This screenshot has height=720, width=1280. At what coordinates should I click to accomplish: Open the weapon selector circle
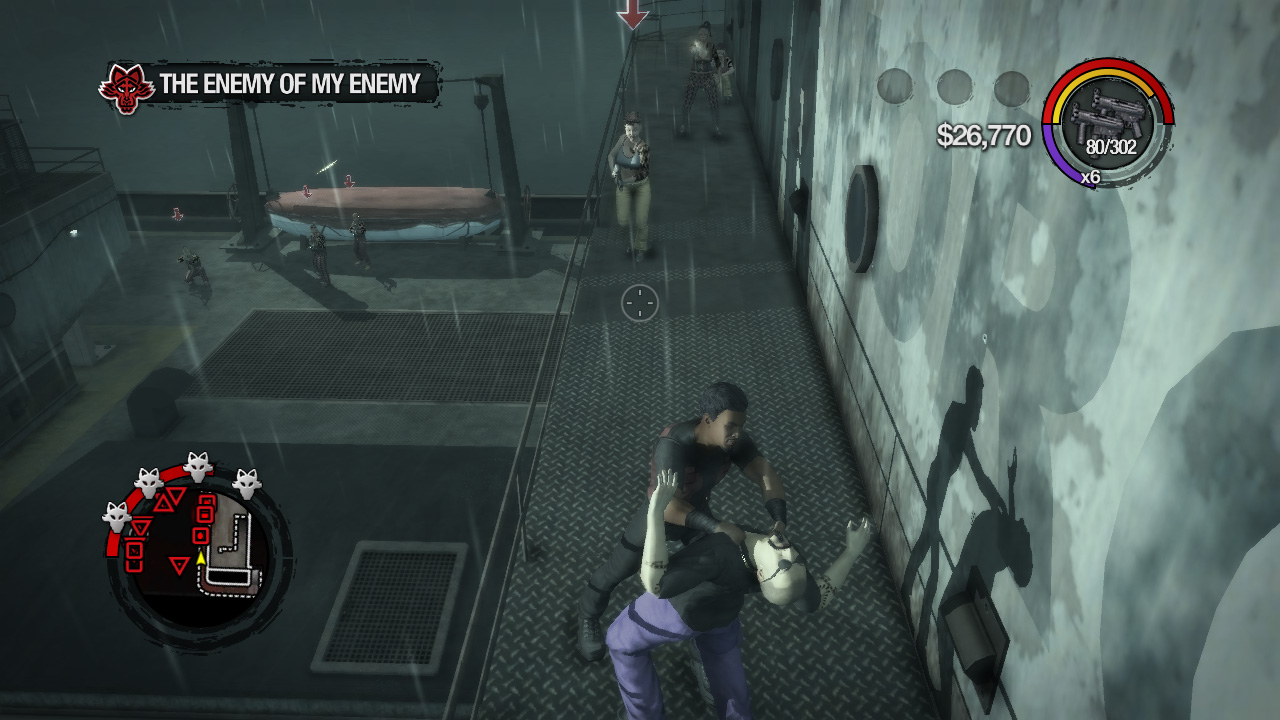tap(1110, 120)
